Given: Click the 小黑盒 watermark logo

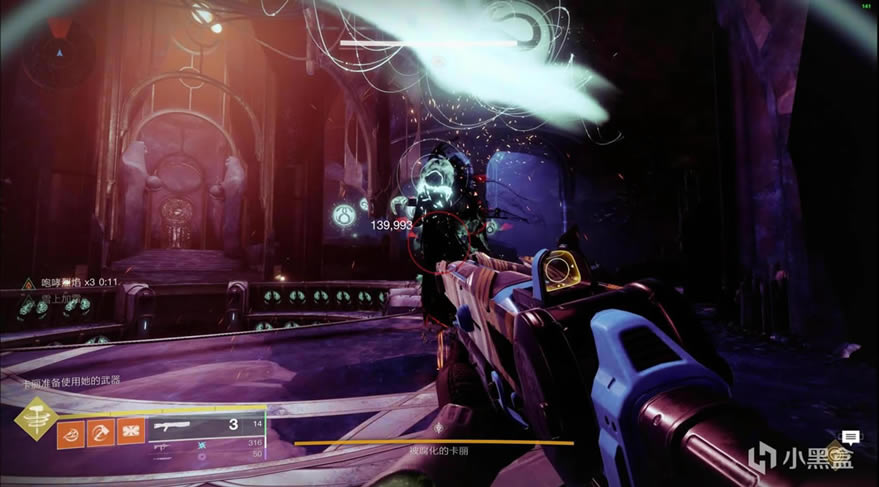Looking at the screenshot, I should 798,457.
